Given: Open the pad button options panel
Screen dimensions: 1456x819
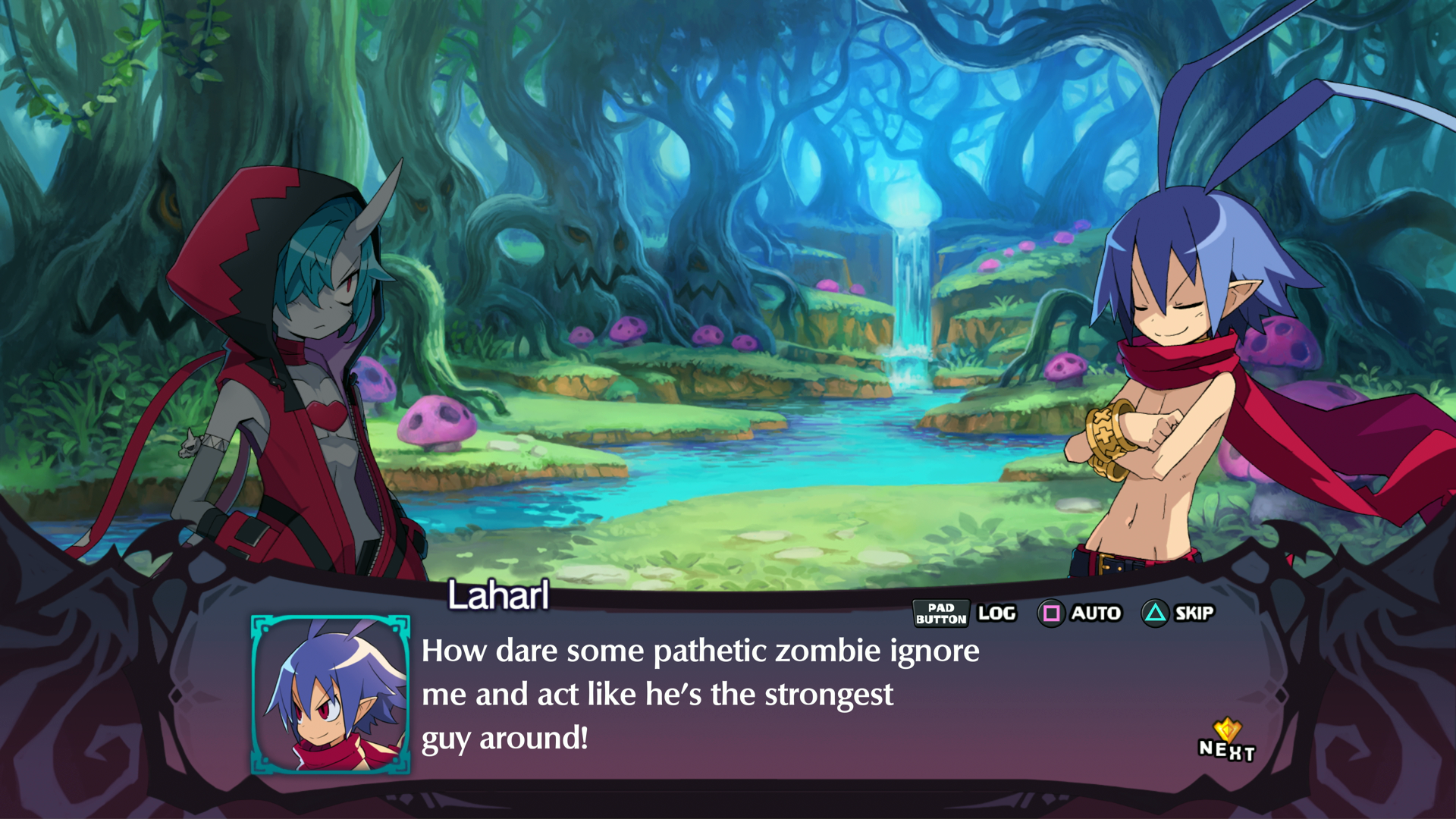Looking at the screenshot, I should (x=940, y=613).
